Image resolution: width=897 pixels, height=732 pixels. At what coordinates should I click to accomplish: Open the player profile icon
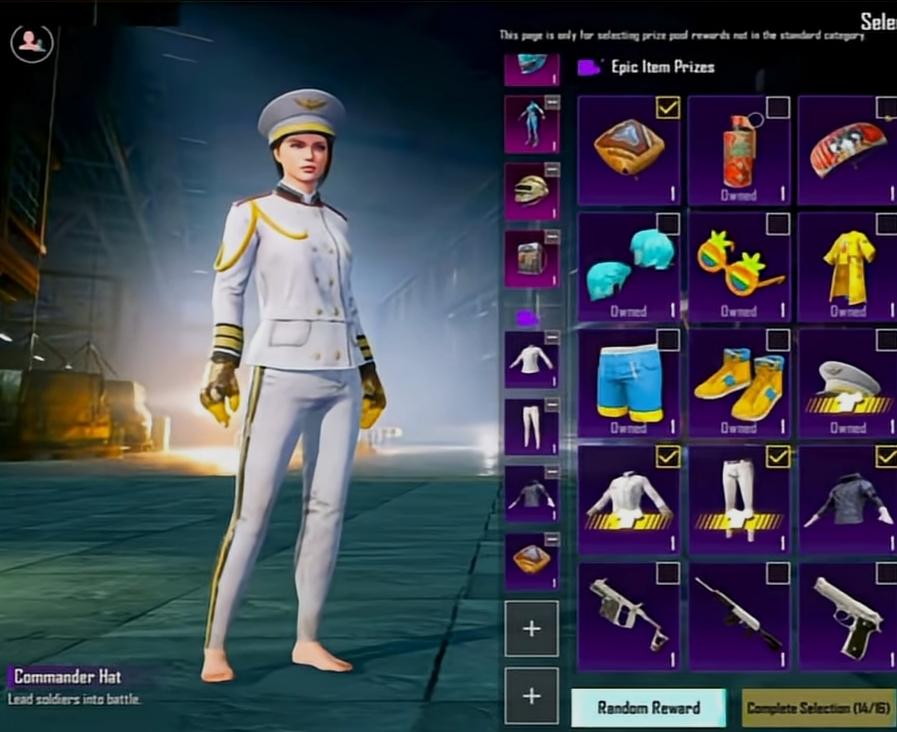(x=32, y=41)
